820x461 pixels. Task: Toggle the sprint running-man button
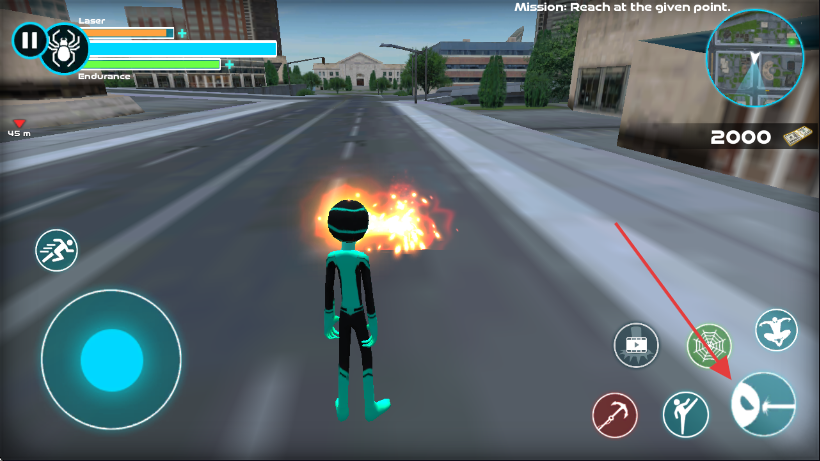coord(56,250)
